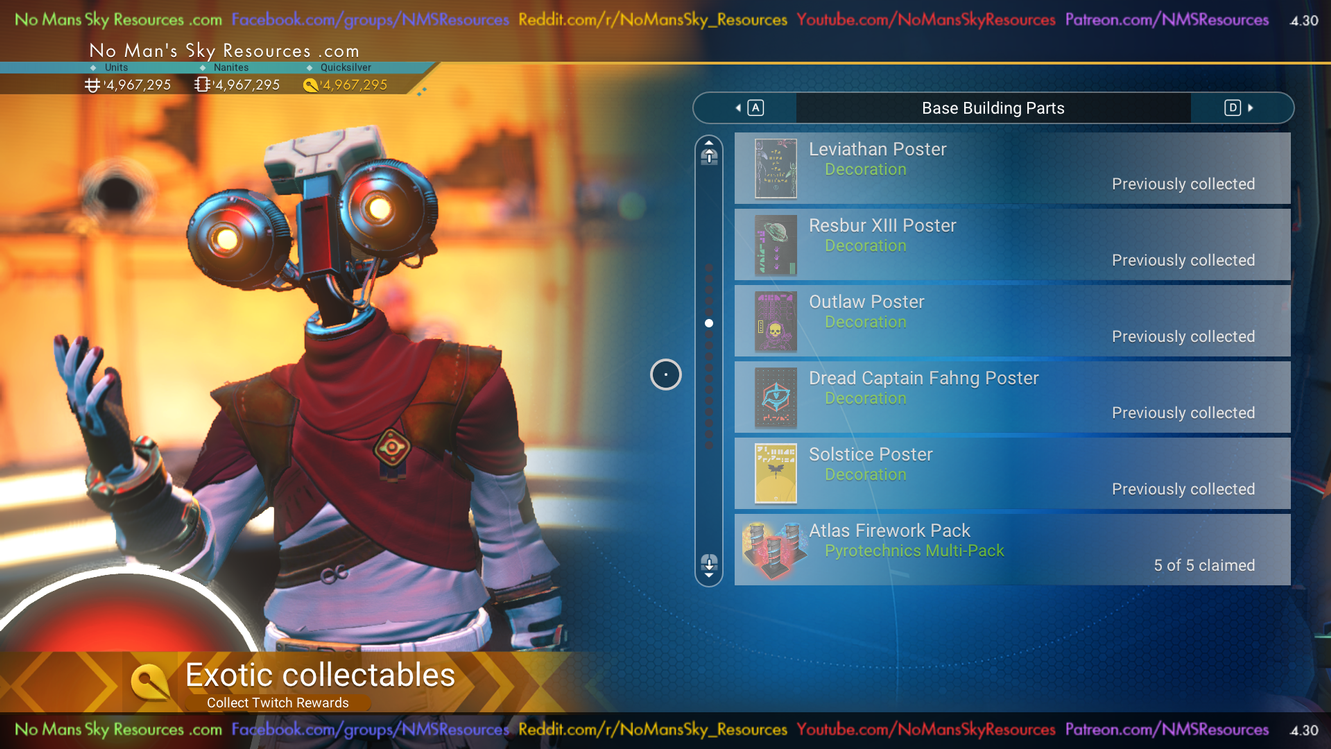Choose the Solstice Poster item
The image size is (1331, 749).
click(x=1012, y=473)
